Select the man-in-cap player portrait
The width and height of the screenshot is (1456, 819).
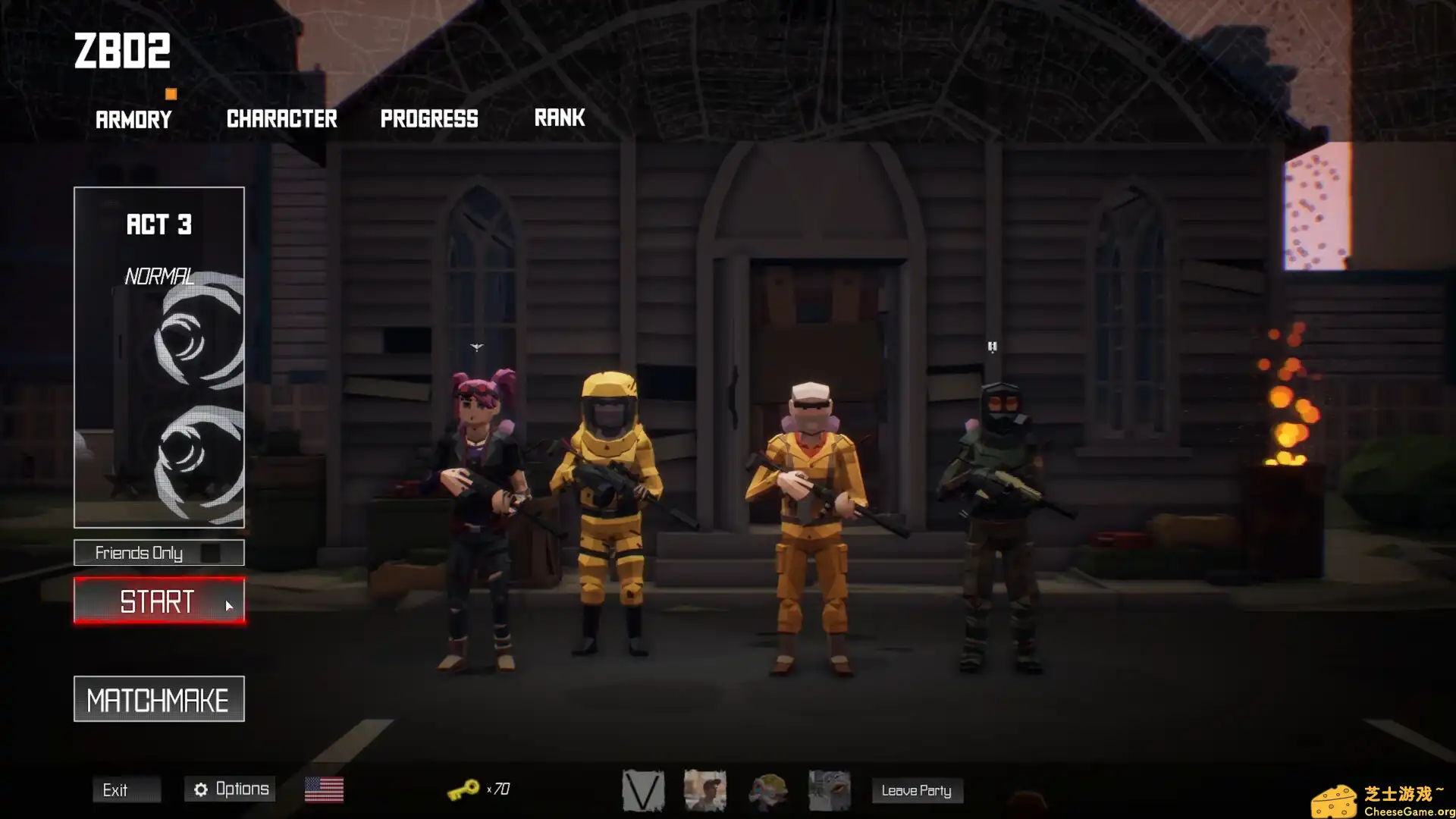706,789
